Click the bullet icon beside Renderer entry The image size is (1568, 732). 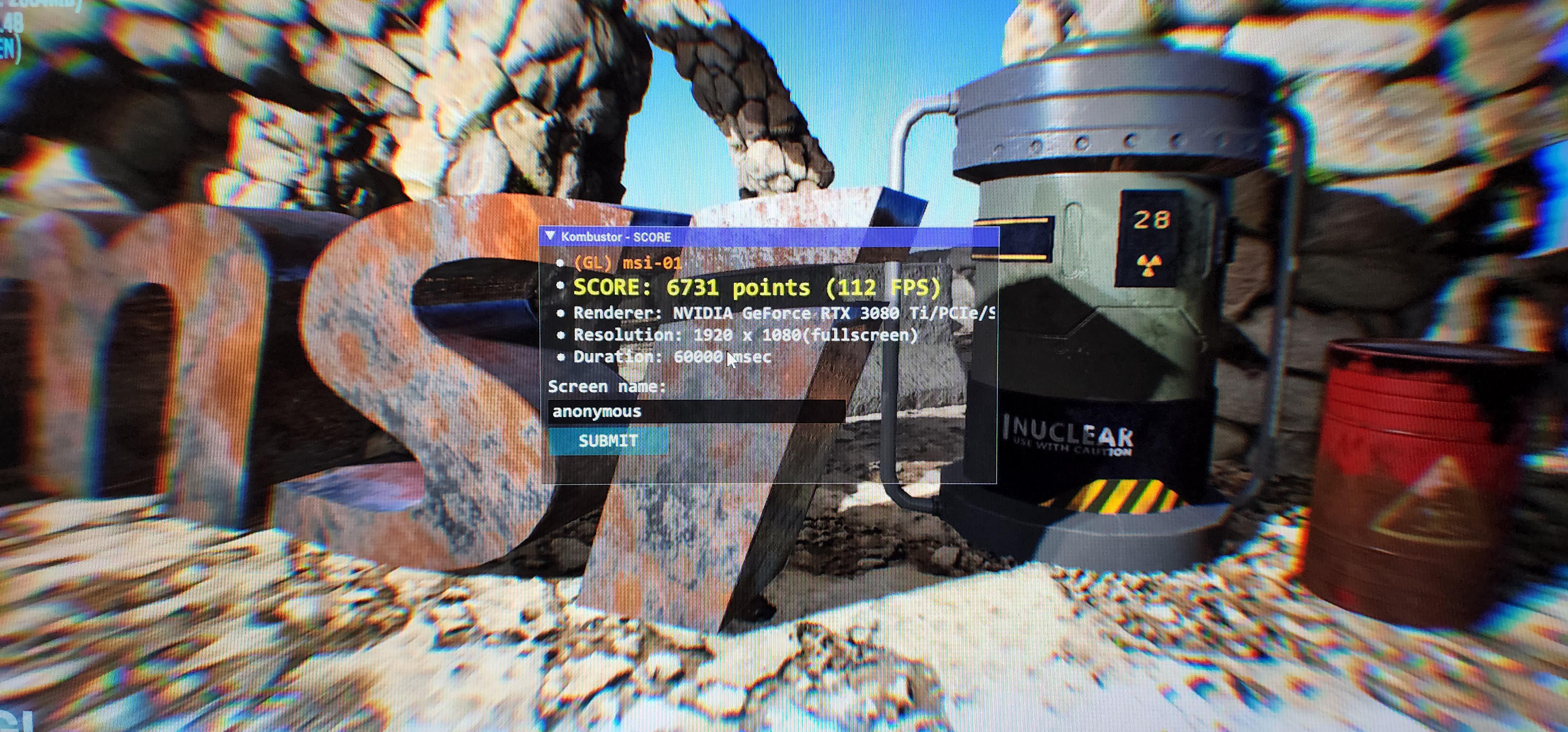561,312
